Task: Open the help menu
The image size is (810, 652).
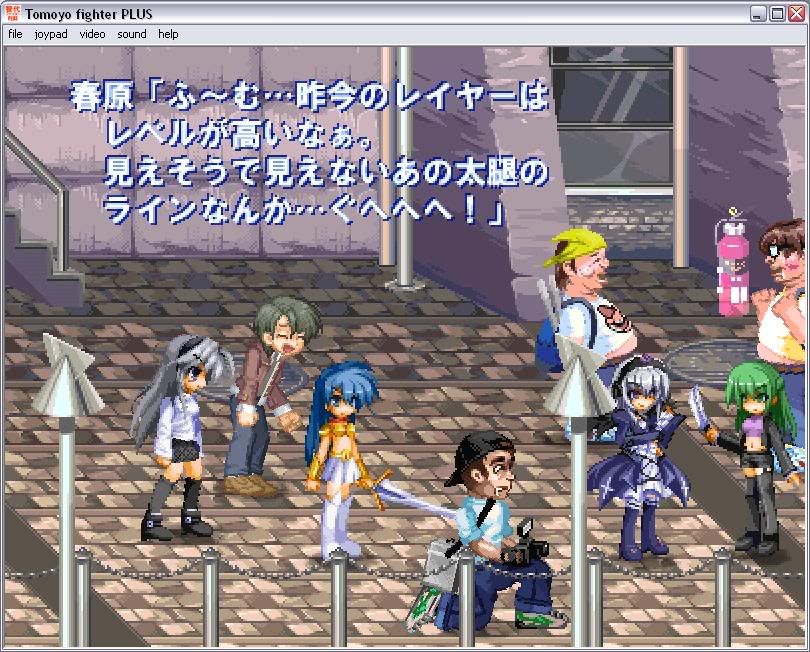Action: click(x=168, y=34)
